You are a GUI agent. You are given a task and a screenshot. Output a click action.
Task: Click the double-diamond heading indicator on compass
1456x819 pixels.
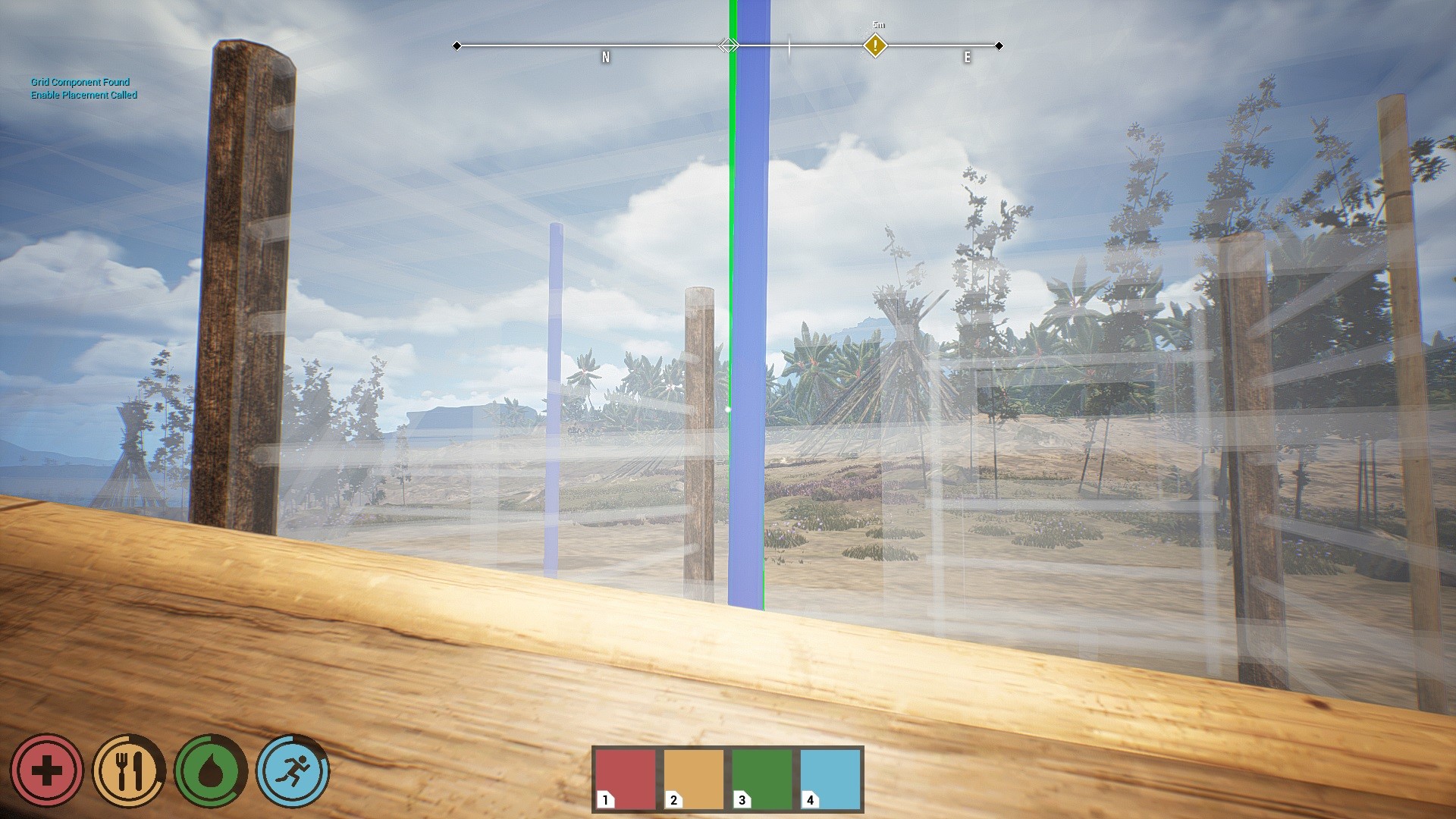click(728, 45)
